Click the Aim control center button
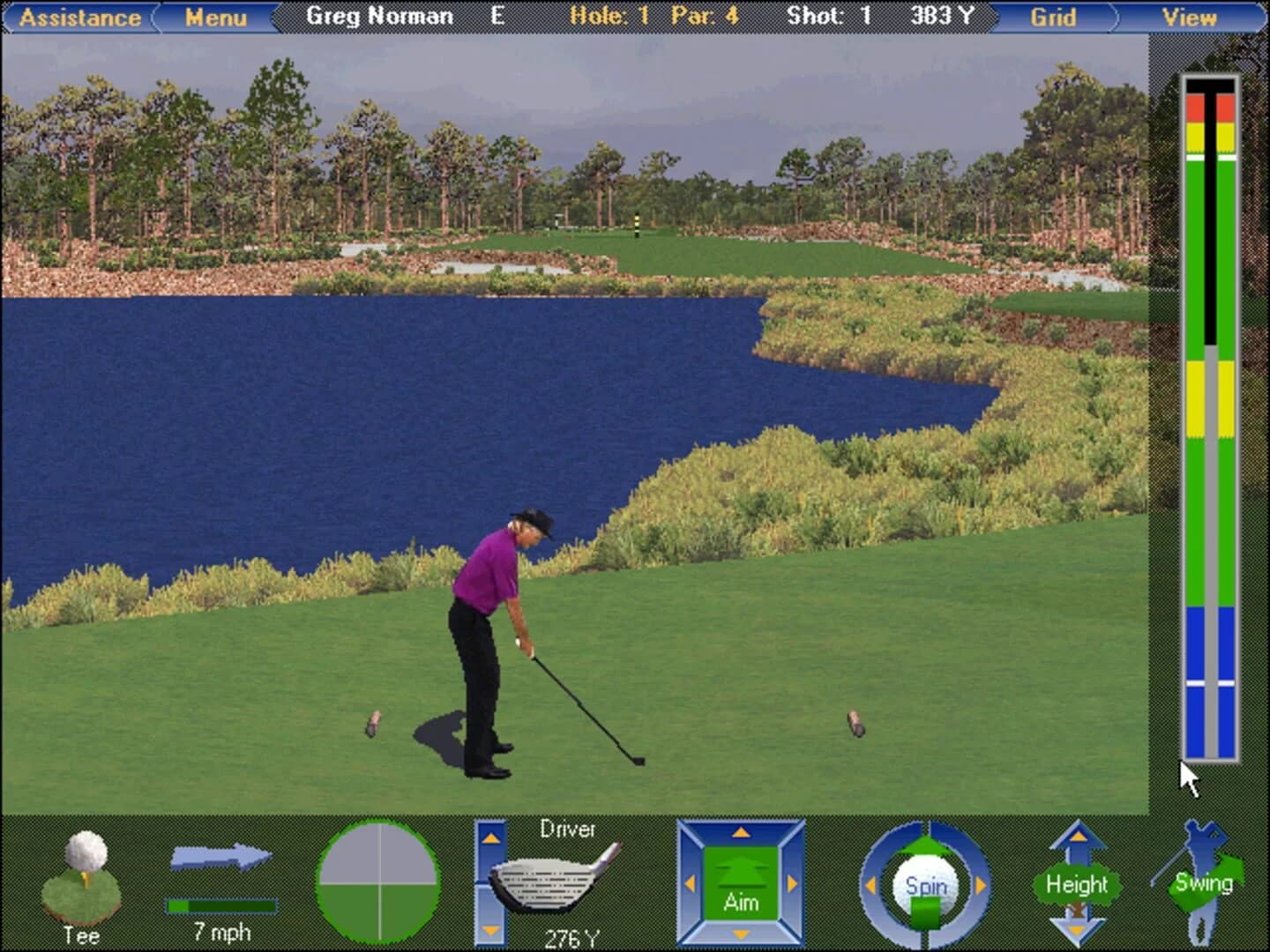 pos(743,883)
